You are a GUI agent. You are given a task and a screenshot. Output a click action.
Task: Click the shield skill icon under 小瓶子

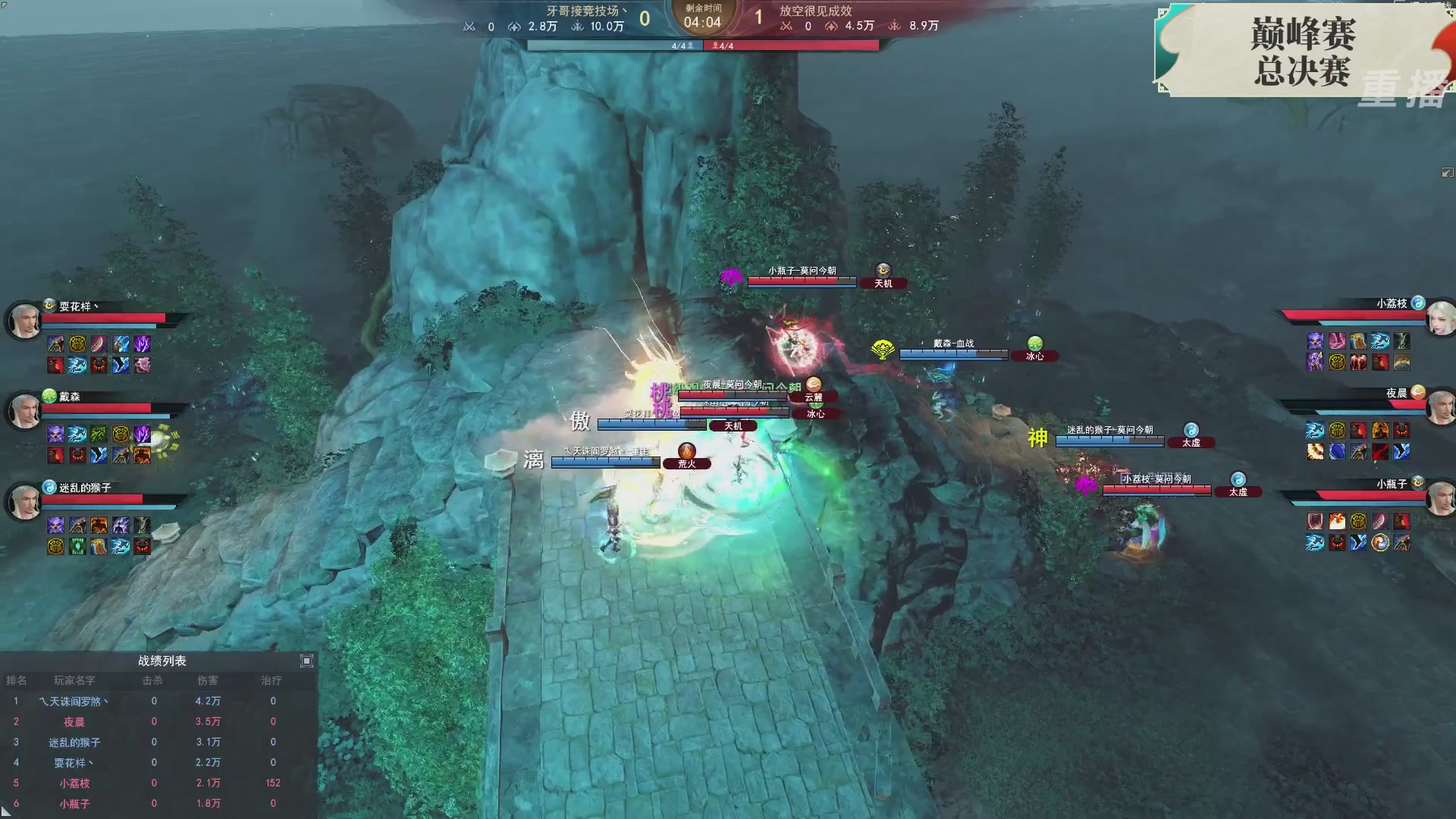(x=1314, y=521)
